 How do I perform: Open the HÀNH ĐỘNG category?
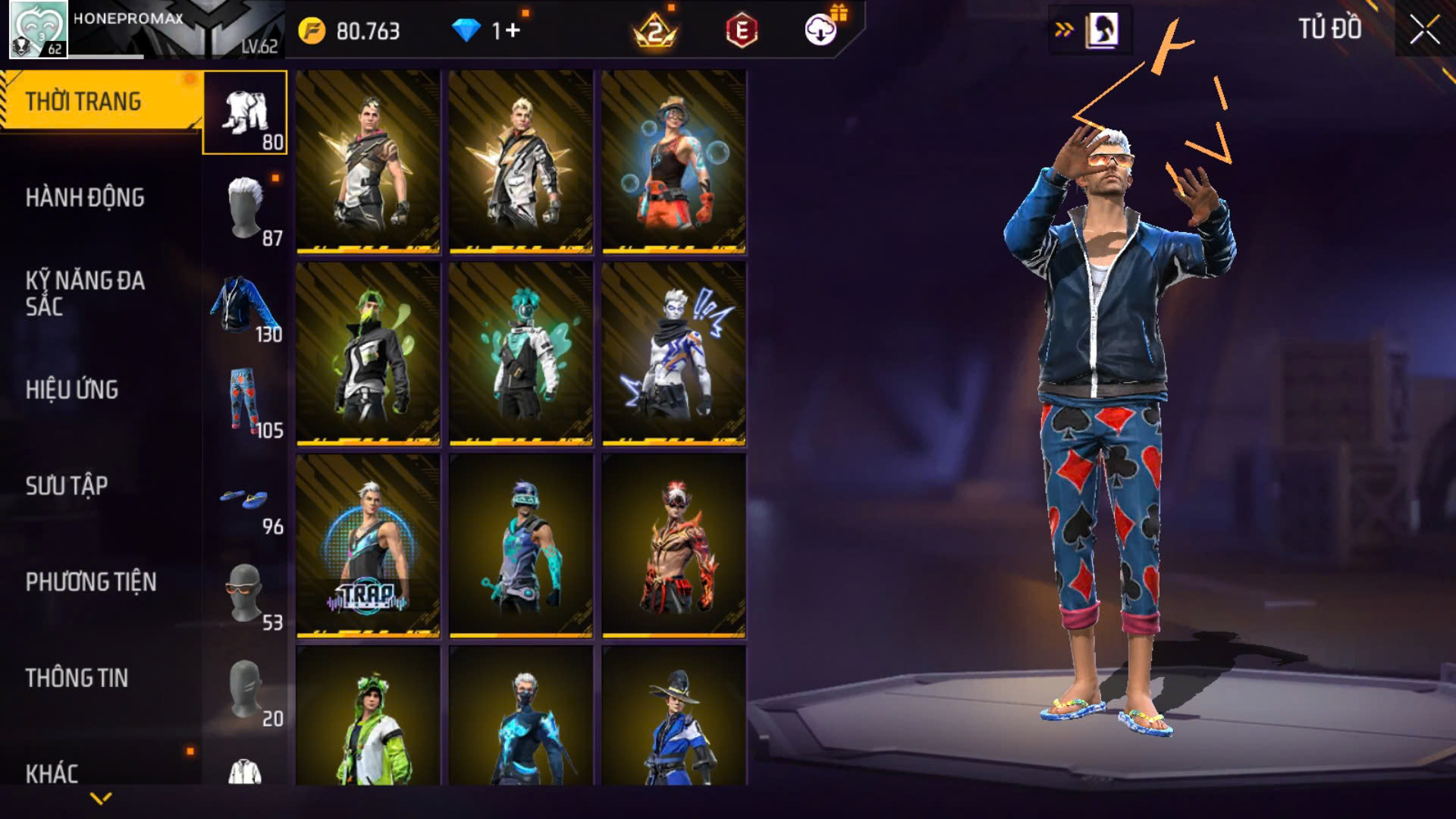(85, 198)
